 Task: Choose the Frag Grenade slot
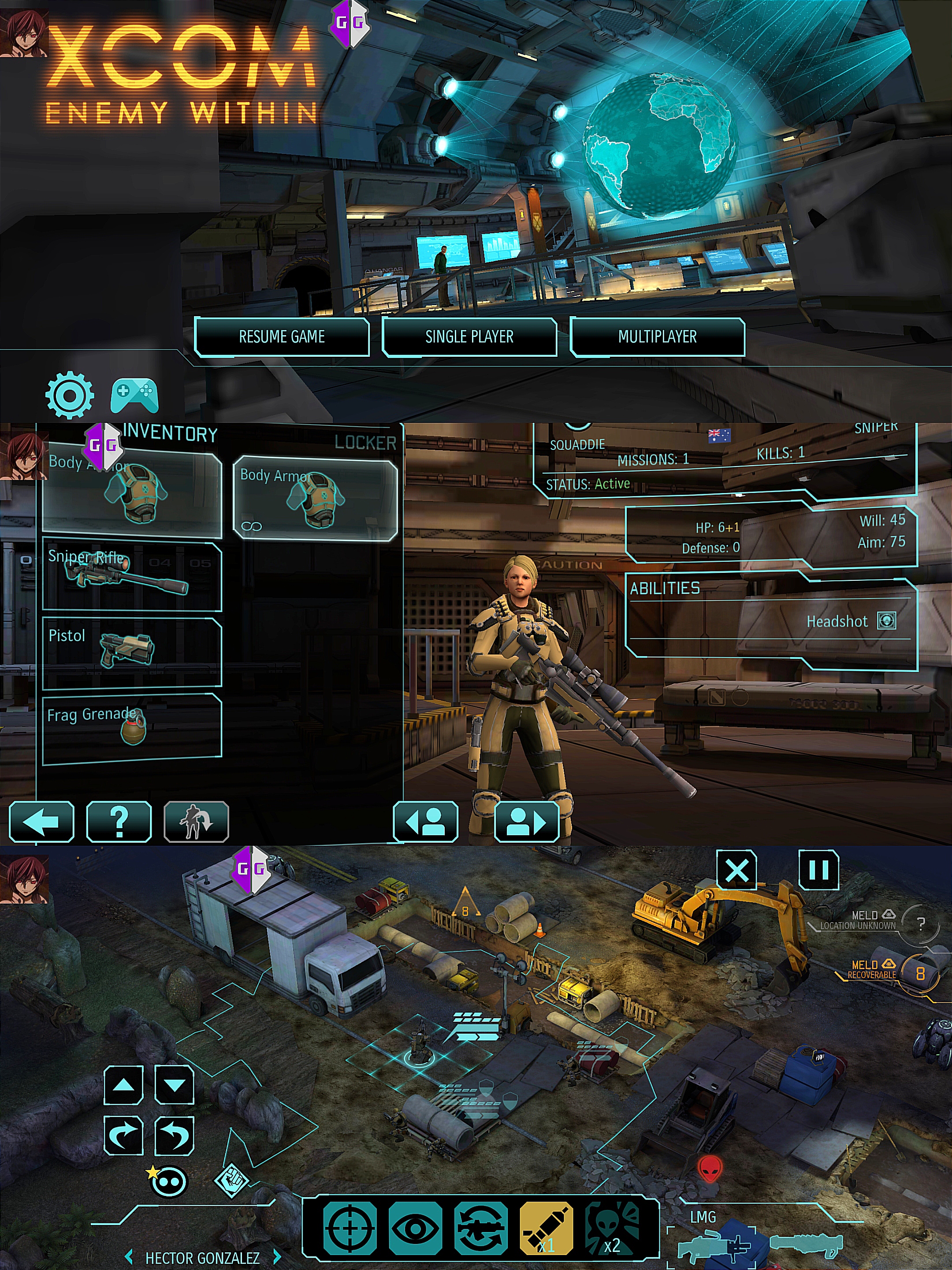pyautogui.click(x=132, y=728)
